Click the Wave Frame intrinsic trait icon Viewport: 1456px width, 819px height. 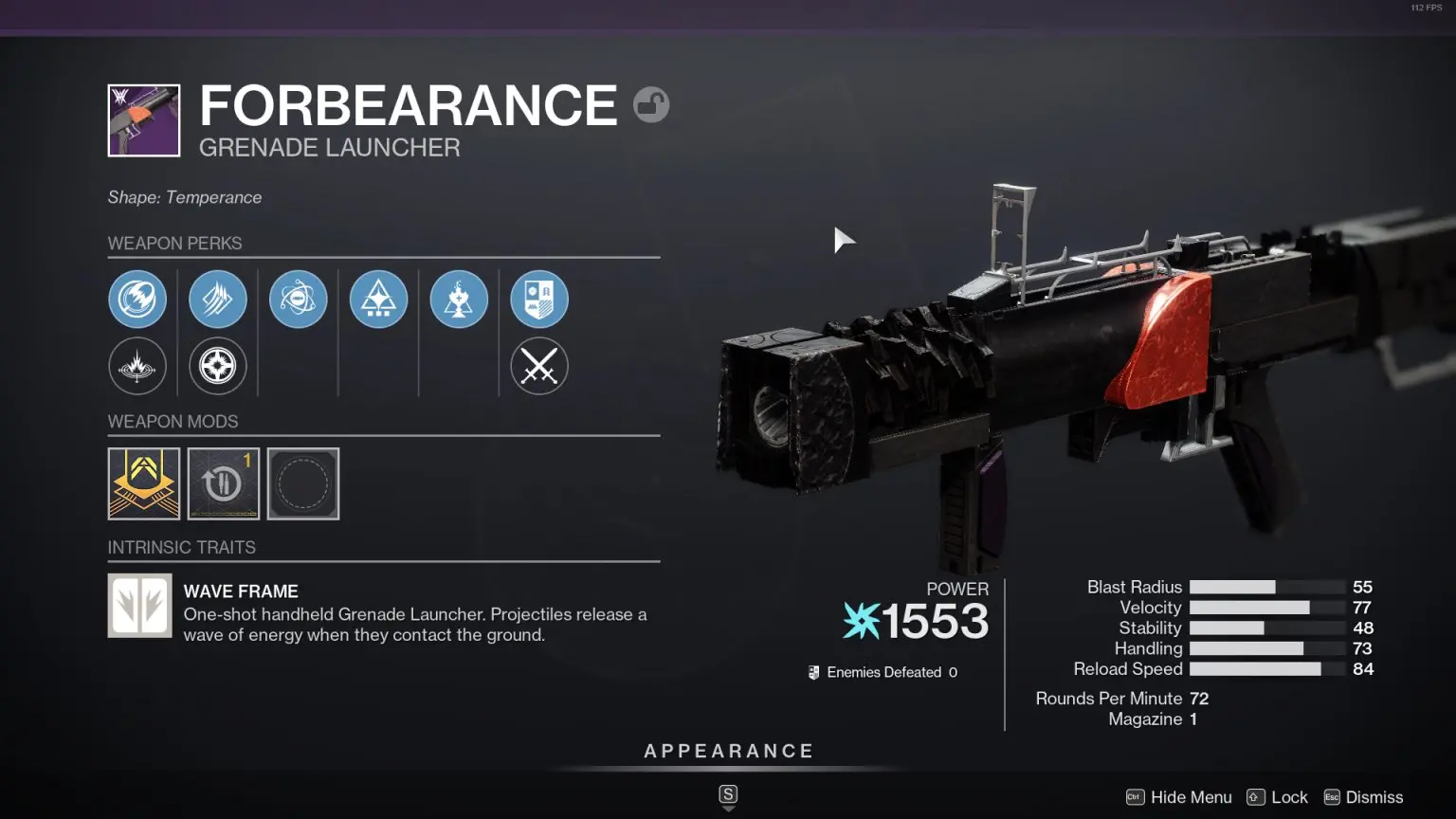139,605
